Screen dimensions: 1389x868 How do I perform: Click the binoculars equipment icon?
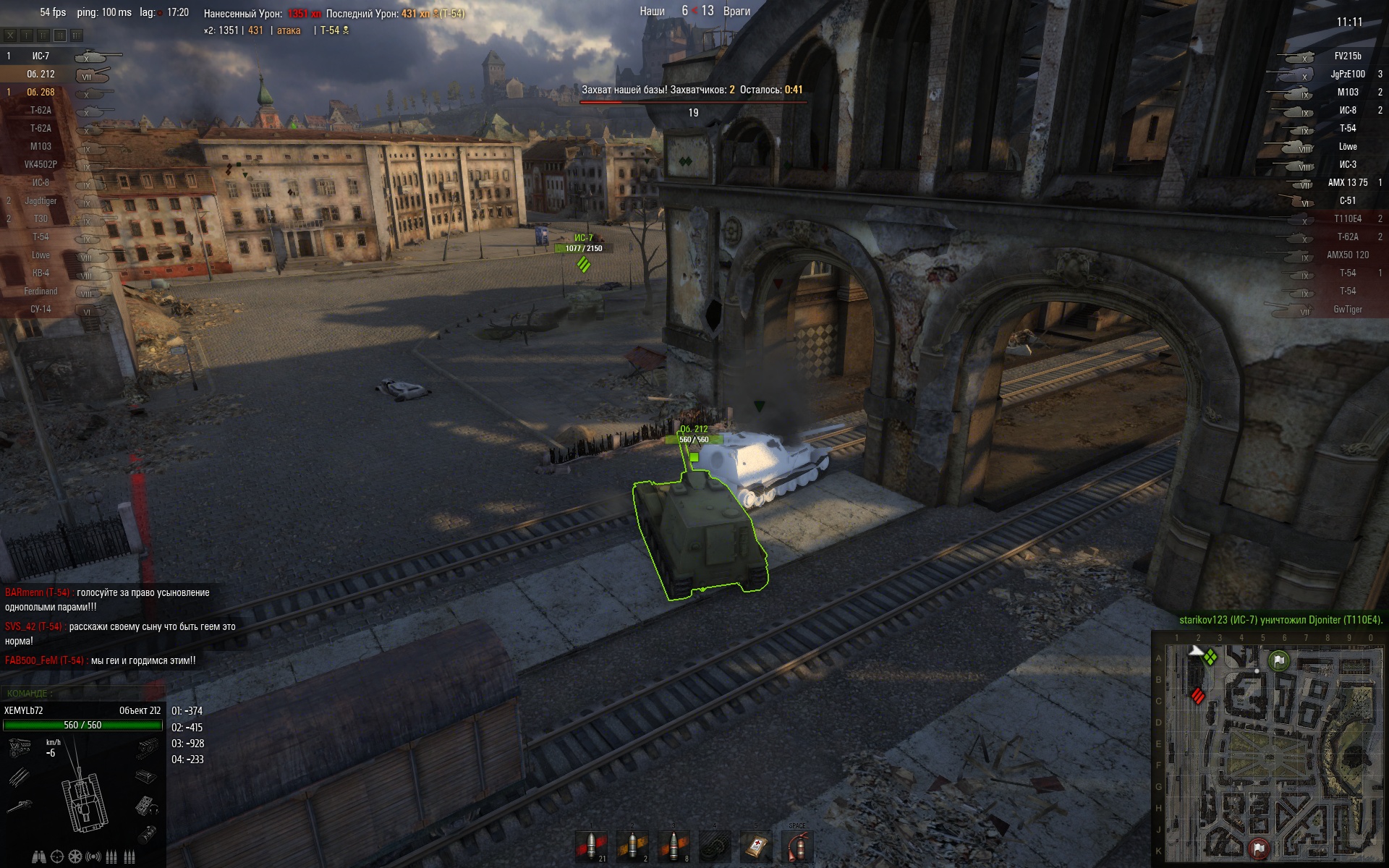(39, 857)
